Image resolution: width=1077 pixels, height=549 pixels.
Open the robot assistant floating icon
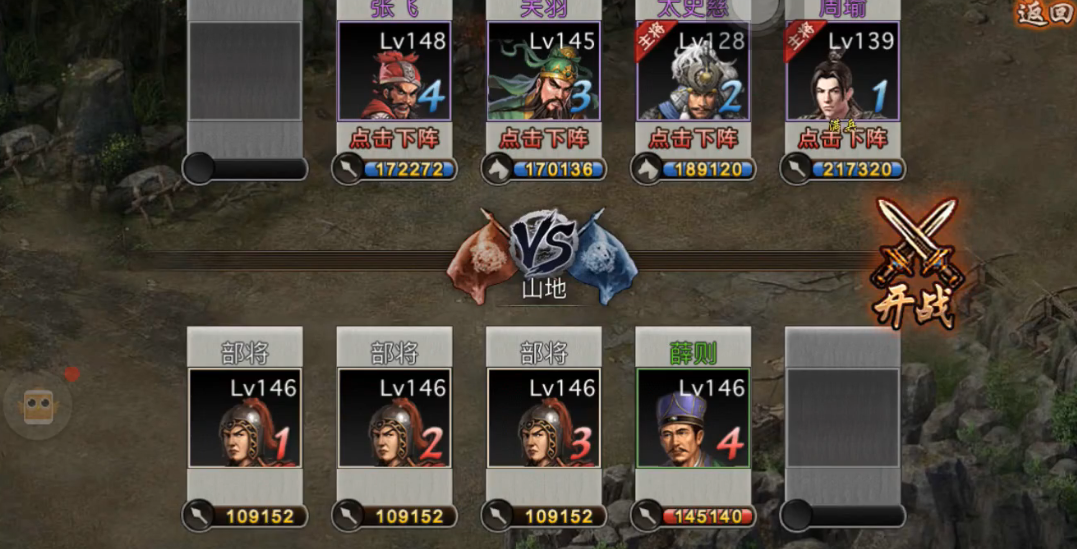(40, 406)
